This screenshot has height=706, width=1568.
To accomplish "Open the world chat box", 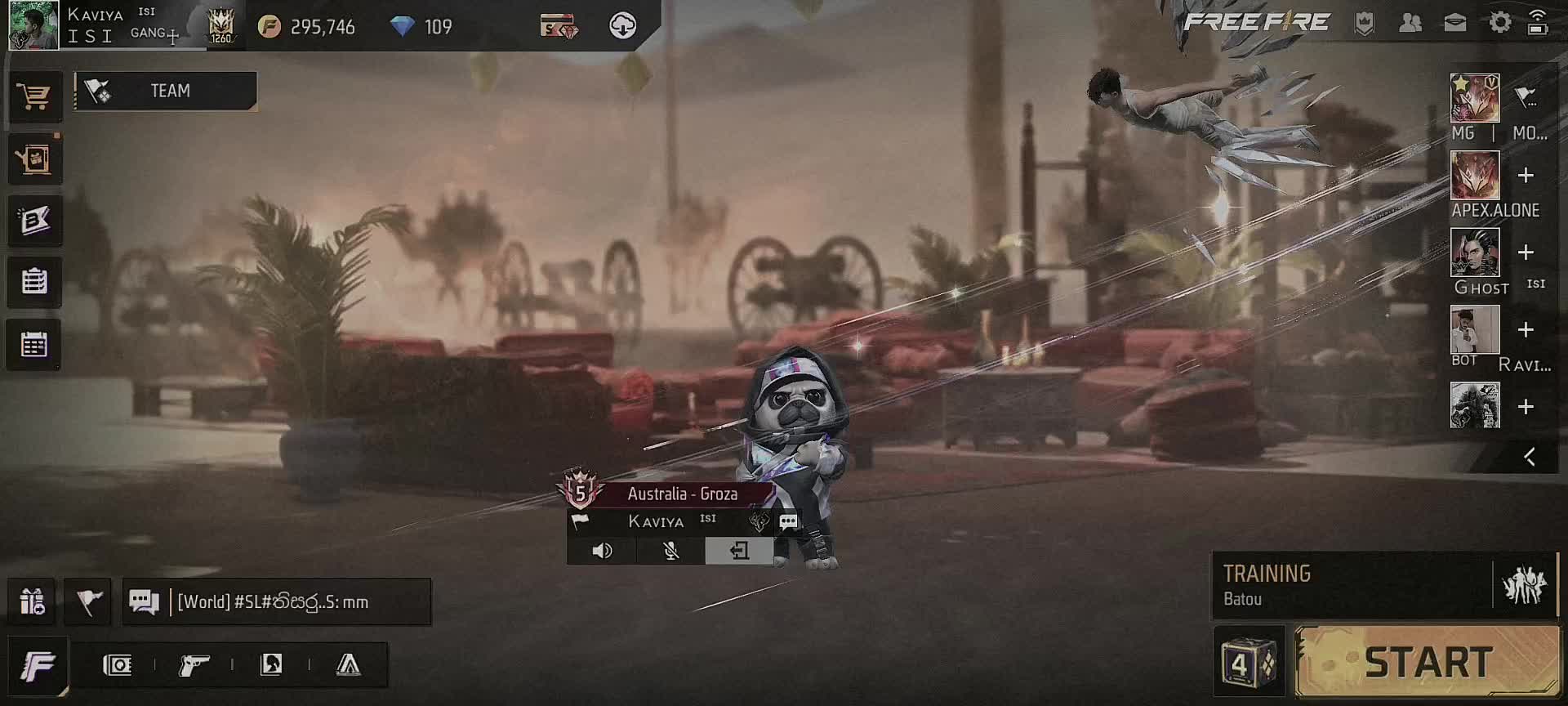I will (x=276, y=602).
